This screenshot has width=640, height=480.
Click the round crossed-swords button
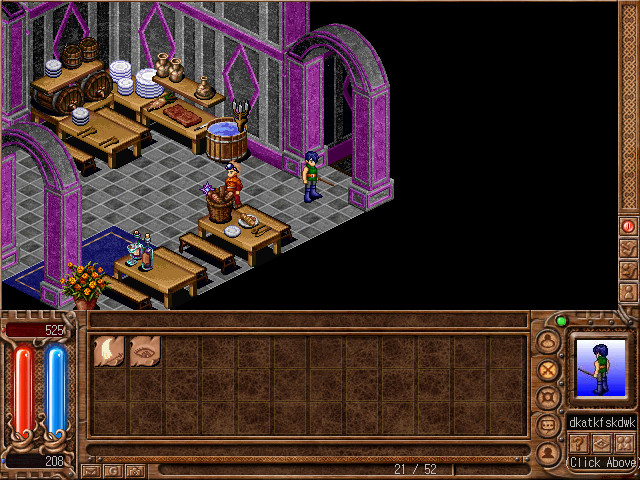point(547,369)
